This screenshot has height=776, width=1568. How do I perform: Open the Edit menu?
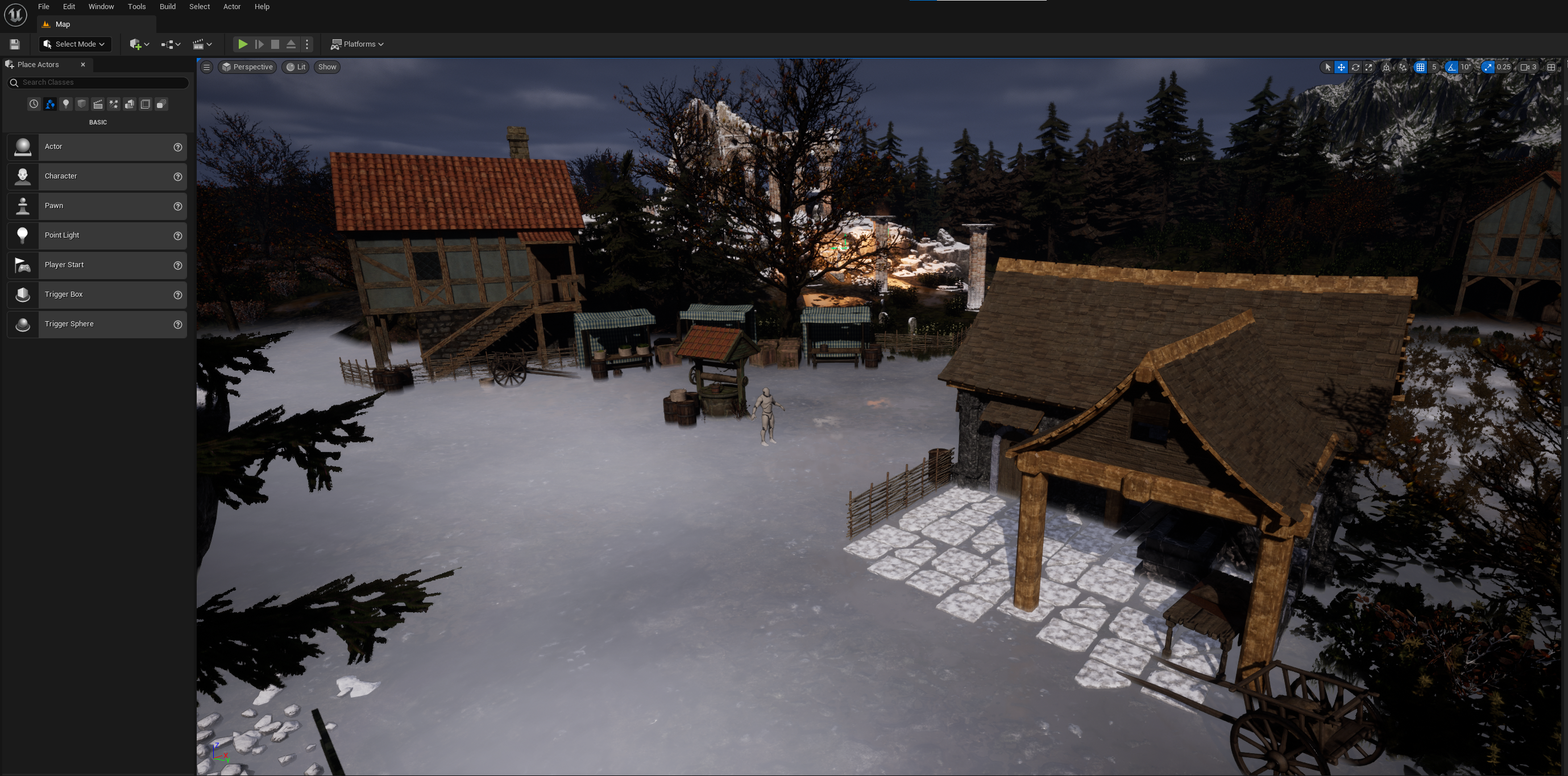pyautogui.click(x=69, y=7)
